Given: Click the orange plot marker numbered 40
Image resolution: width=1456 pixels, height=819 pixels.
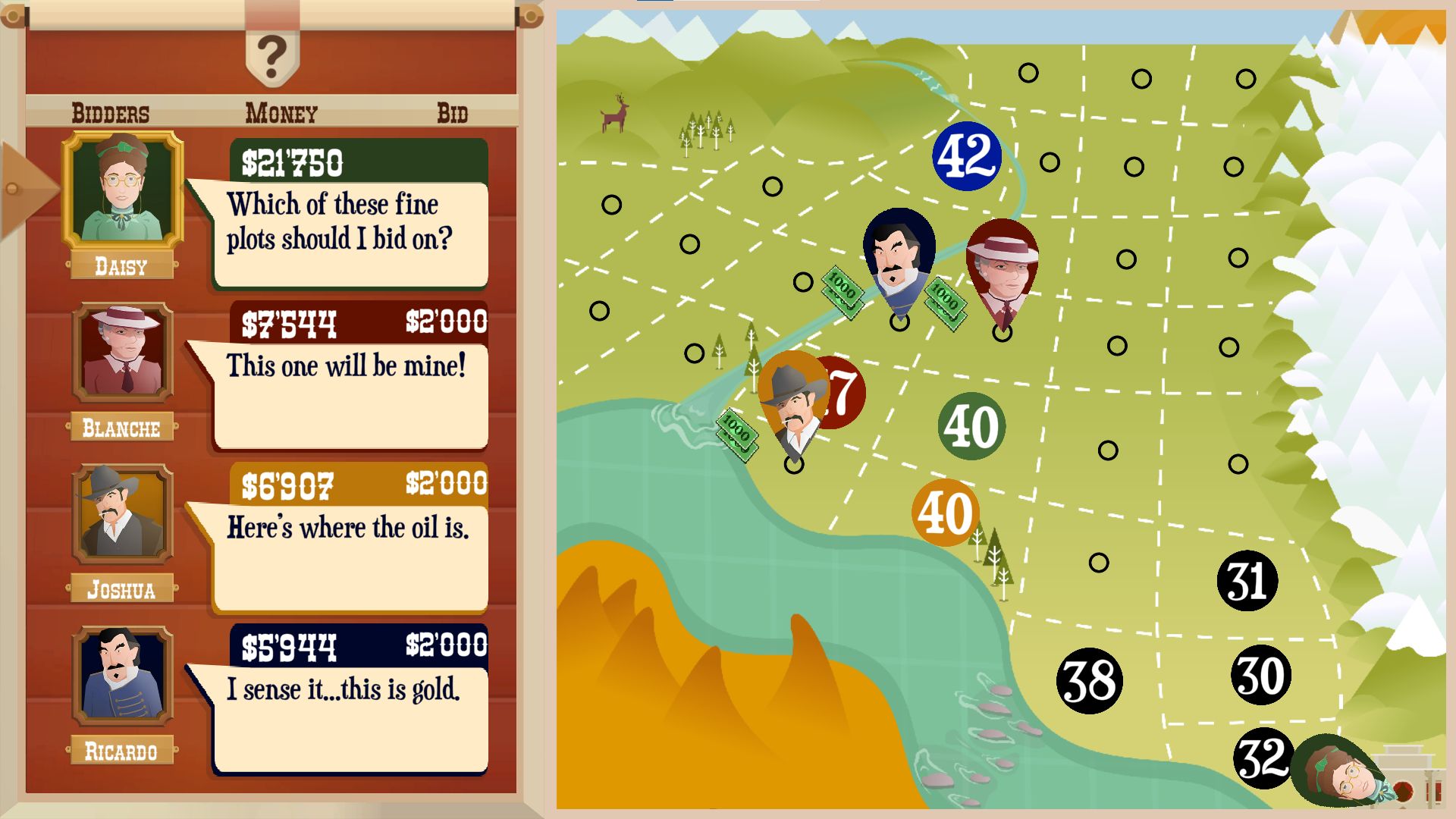Looking at the screenshot, I should pyautogui.click(x=945, y=513).
